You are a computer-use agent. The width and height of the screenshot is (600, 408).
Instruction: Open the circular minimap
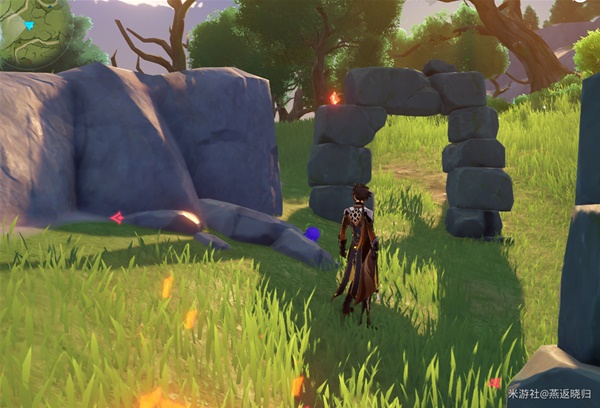[x=32, y=30]
